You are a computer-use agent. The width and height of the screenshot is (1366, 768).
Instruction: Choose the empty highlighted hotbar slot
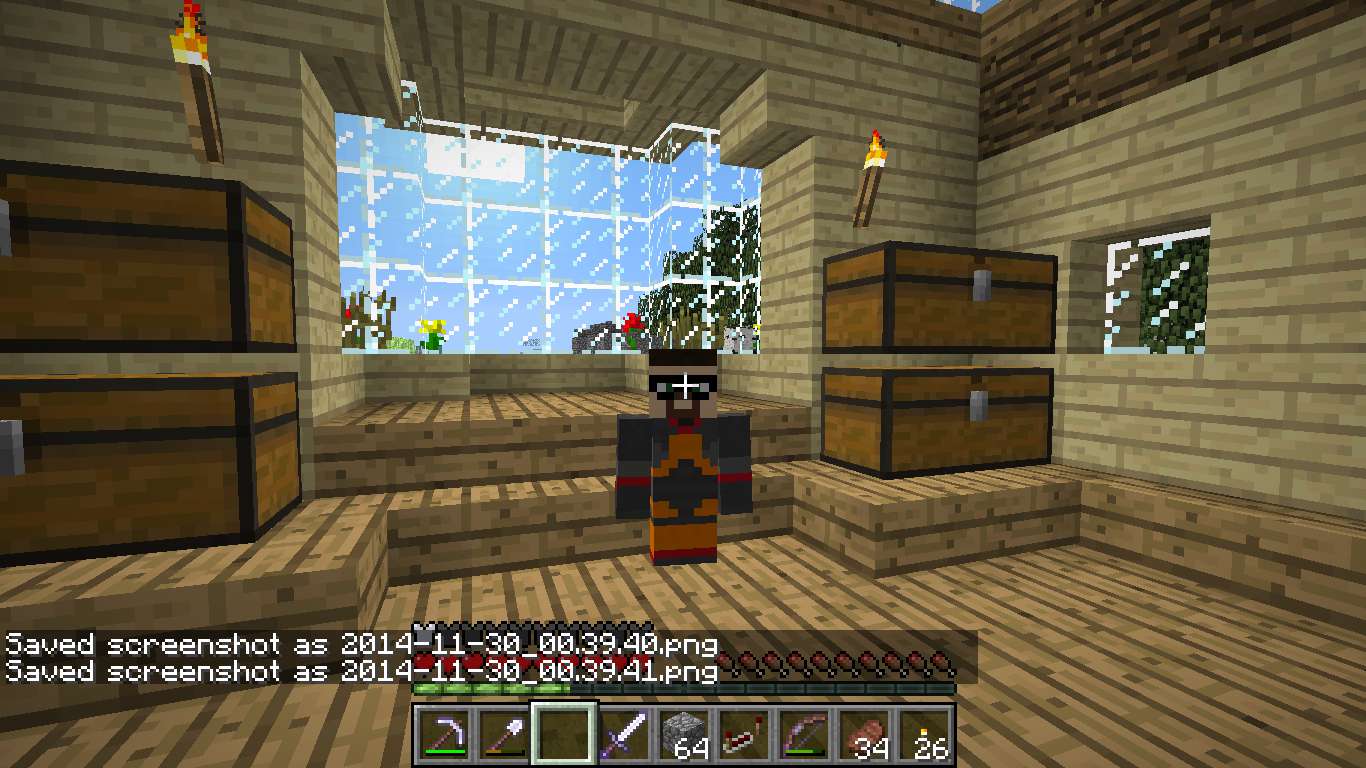click(564, 735)
